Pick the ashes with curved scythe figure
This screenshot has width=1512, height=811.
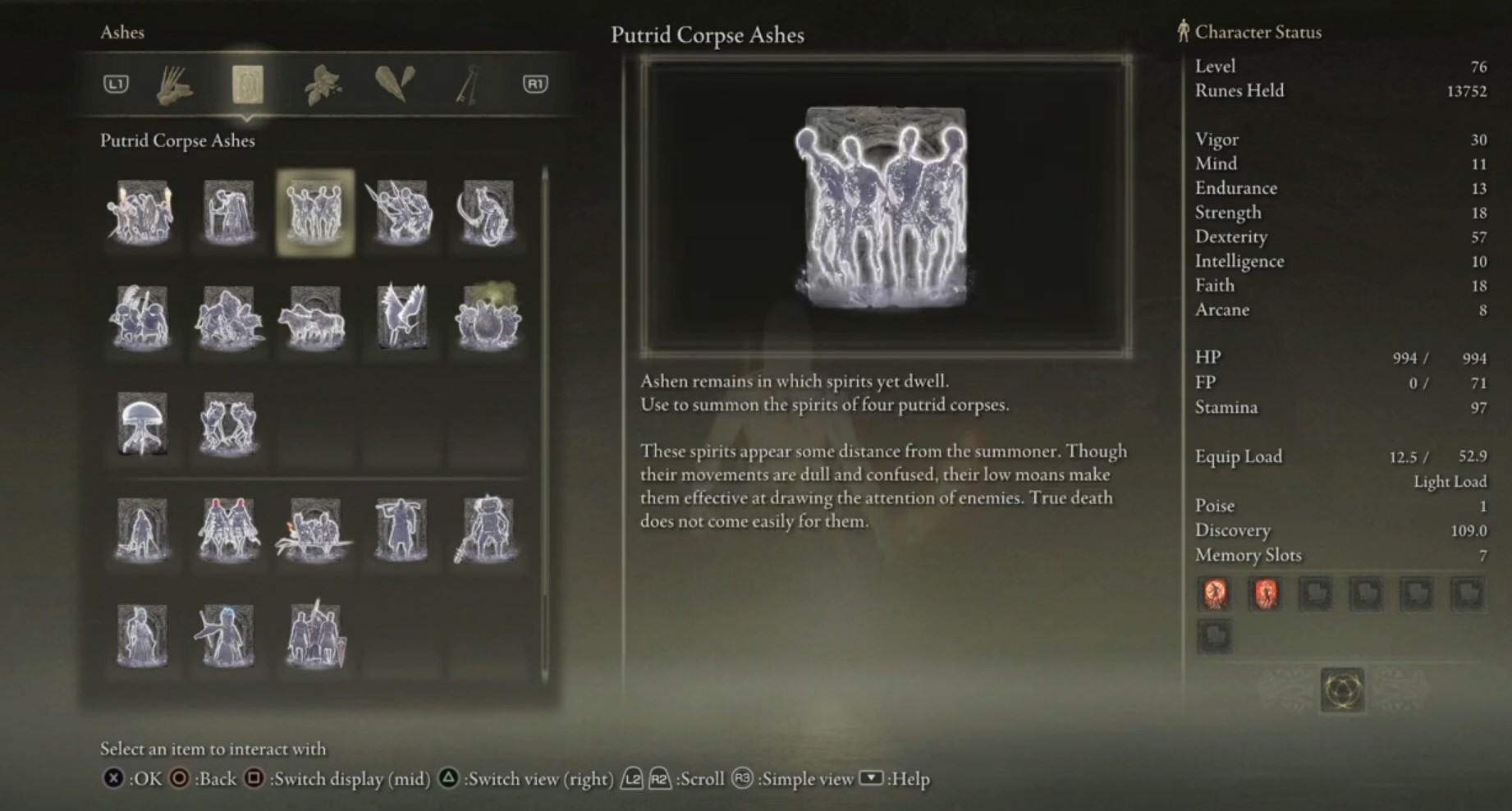[487, 212]
